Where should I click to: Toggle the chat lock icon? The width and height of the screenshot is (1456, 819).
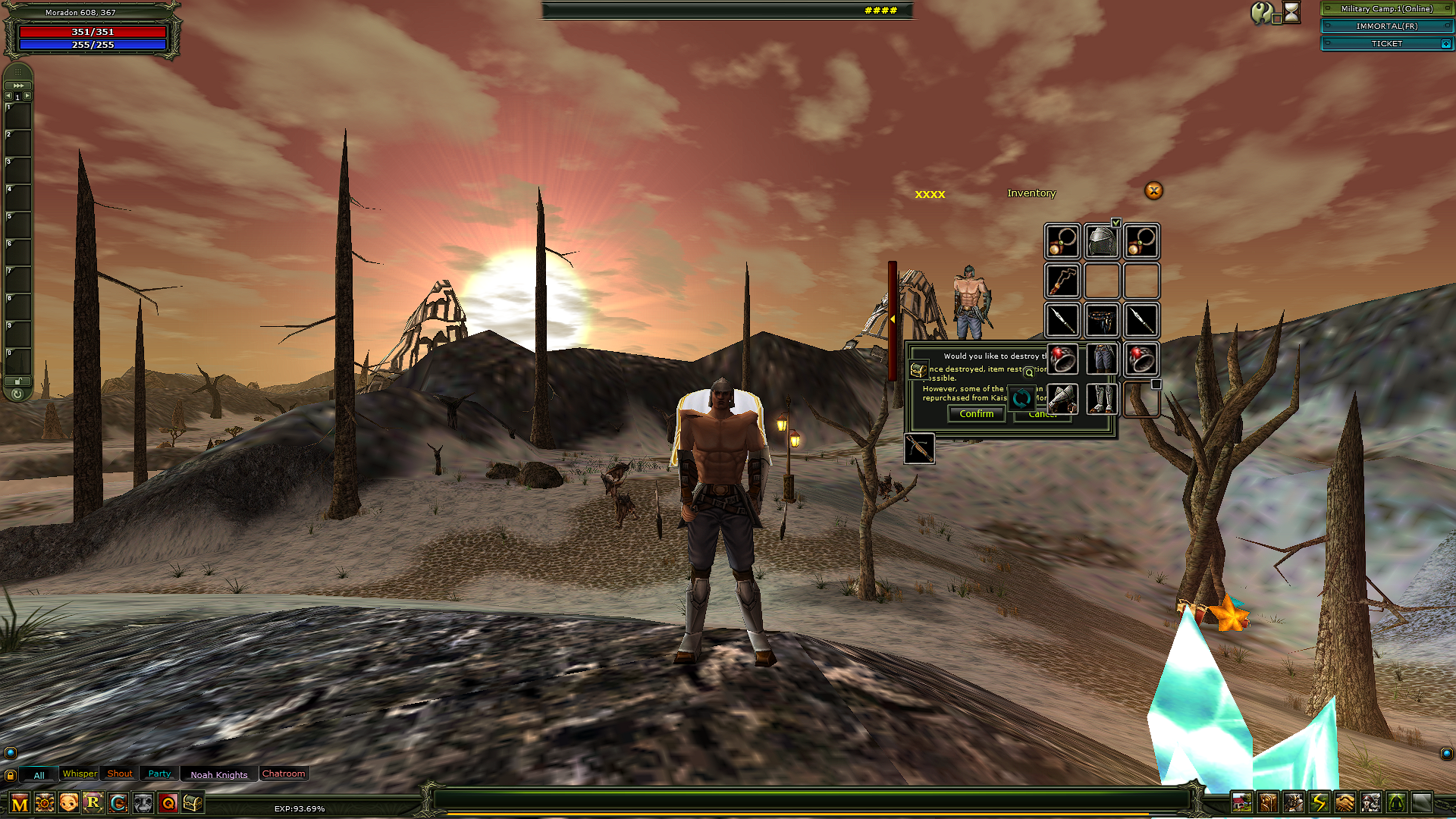(x=10, y=775)
